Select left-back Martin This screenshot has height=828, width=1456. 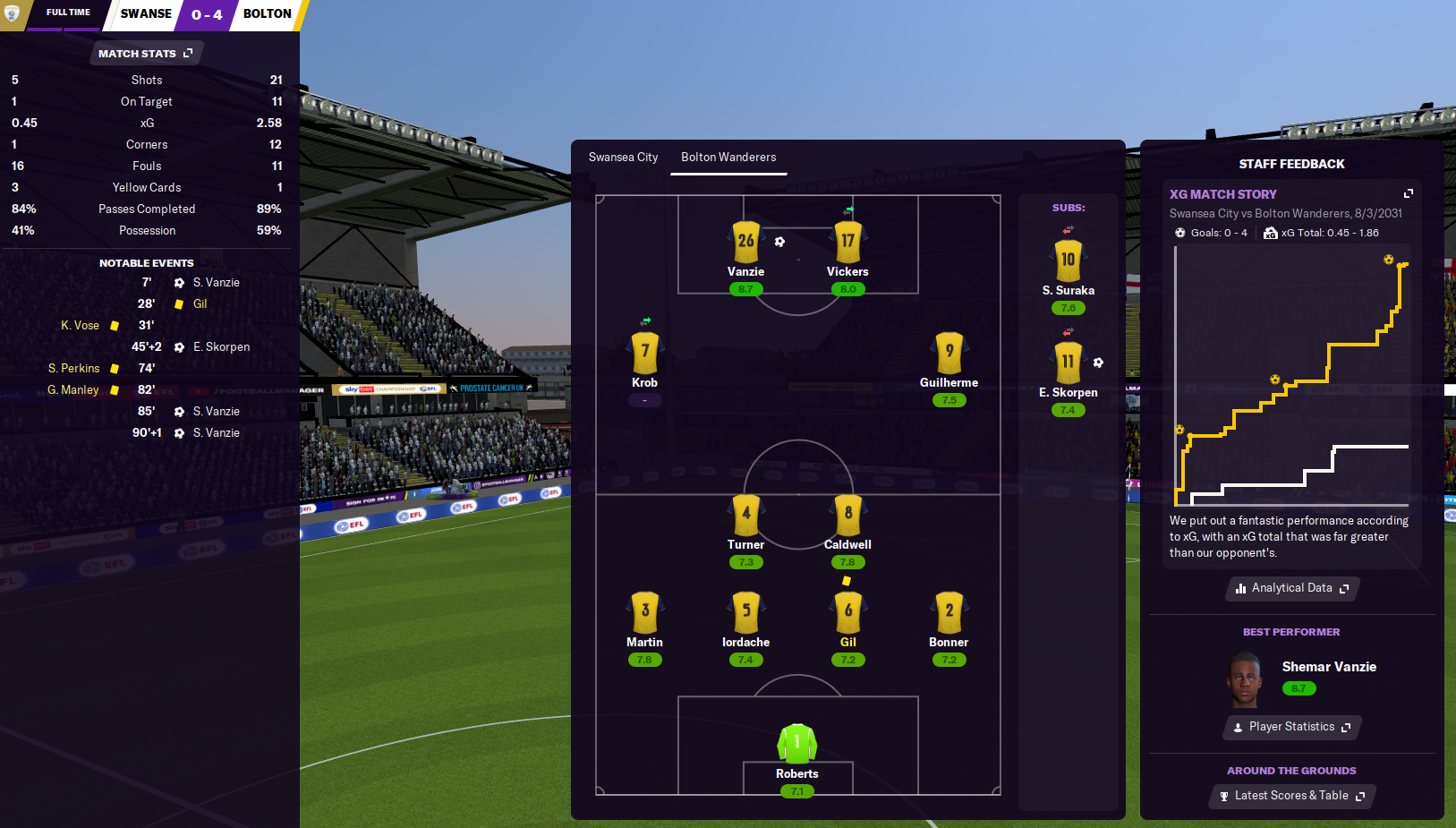644,613
